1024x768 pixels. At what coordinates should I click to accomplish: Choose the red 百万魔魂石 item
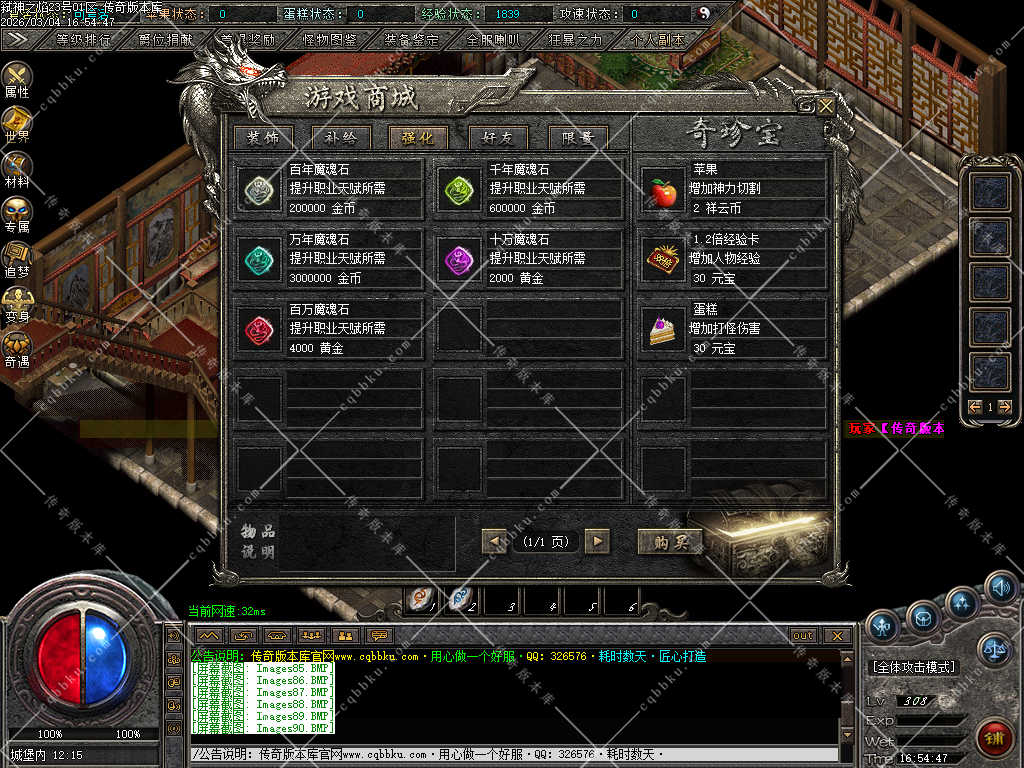coord(260,328)
